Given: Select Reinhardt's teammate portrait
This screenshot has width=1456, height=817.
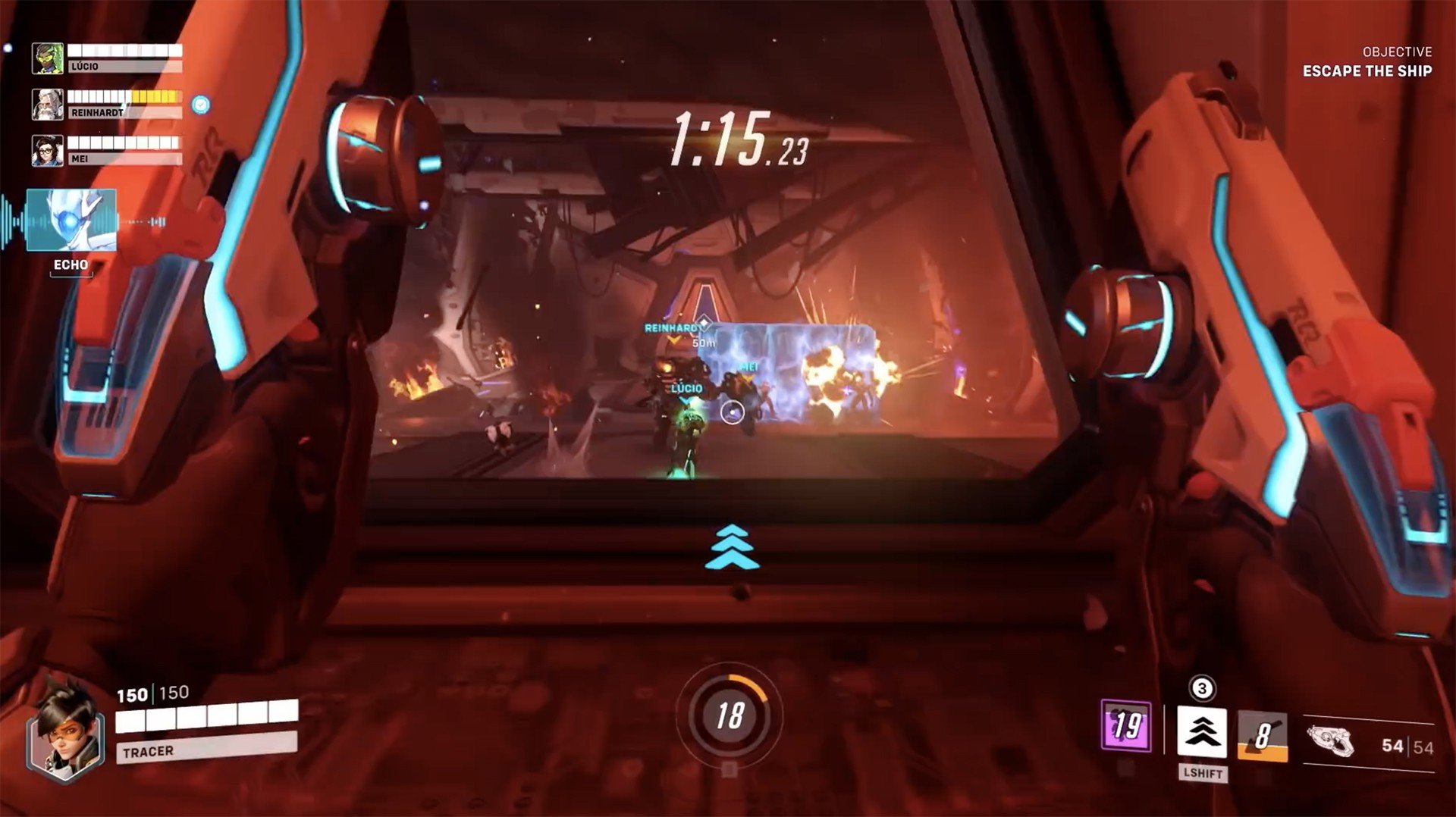Looking at the screenshot, I should [47, 105].
